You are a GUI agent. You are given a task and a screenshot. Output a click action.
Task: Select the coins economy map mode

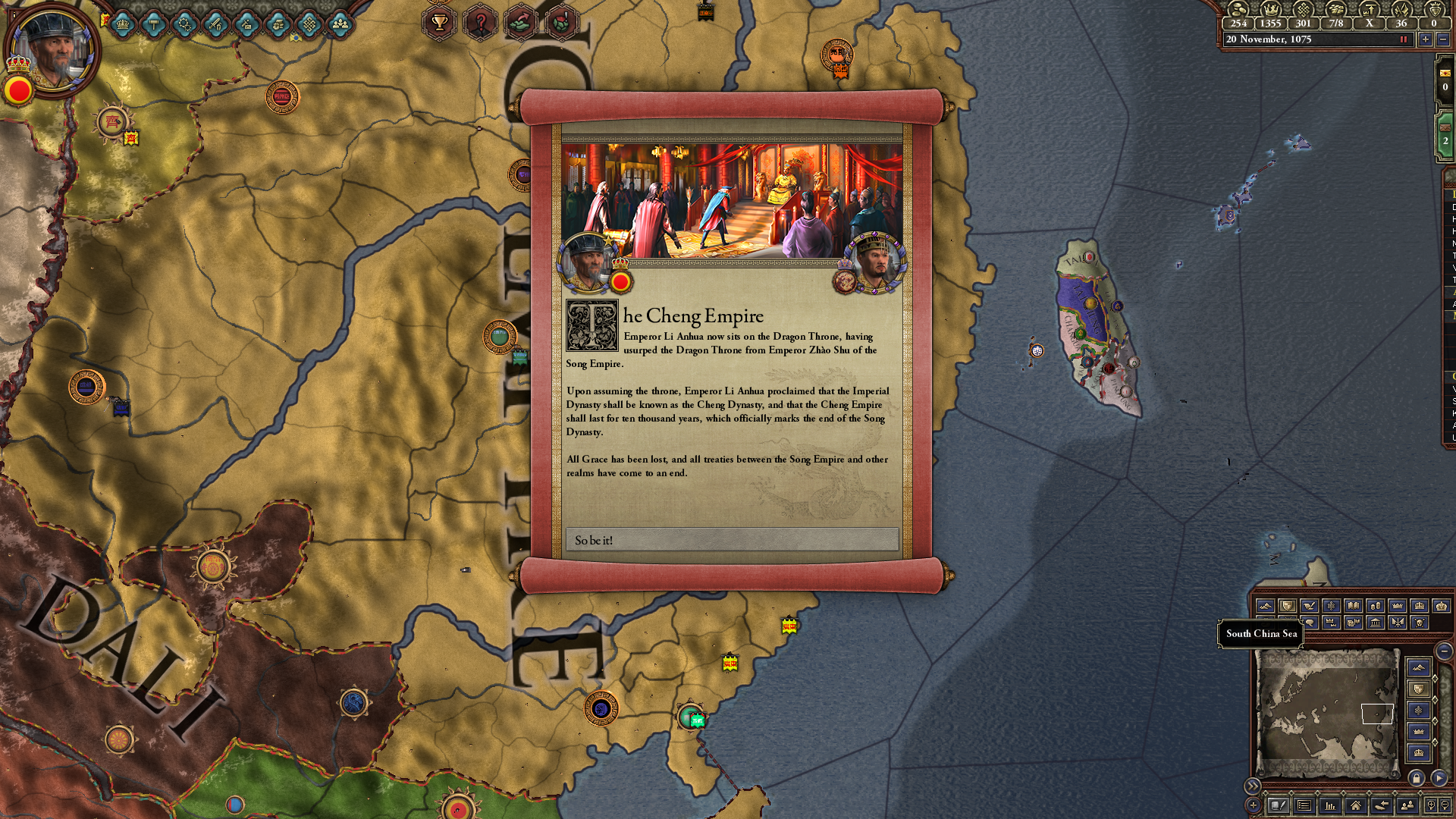(1374, 605)
